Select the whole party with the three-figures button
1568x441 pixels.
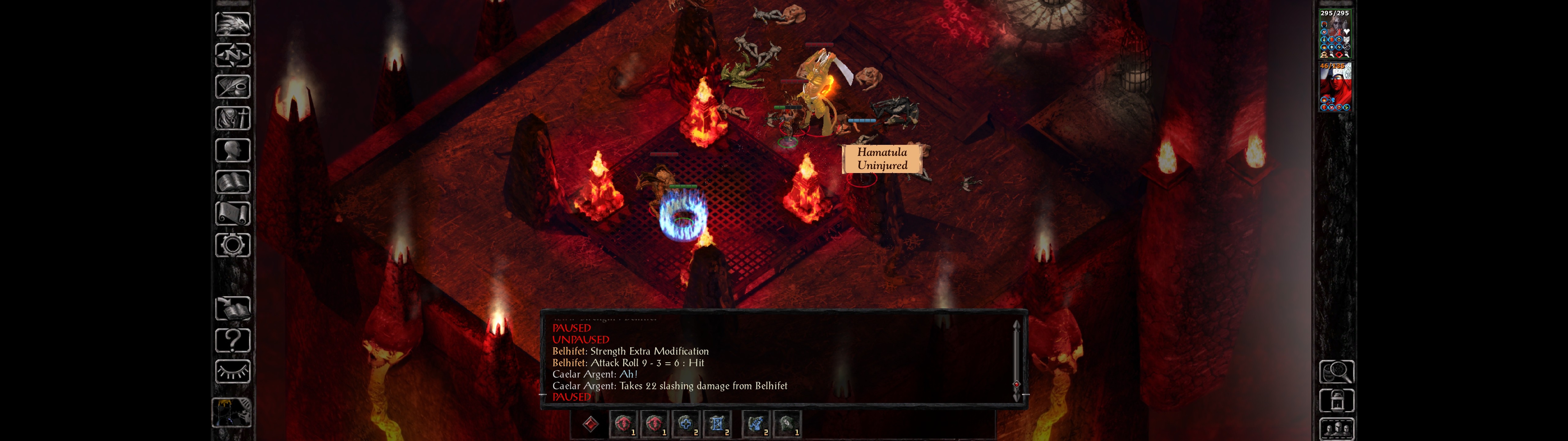click(1336, 429)
